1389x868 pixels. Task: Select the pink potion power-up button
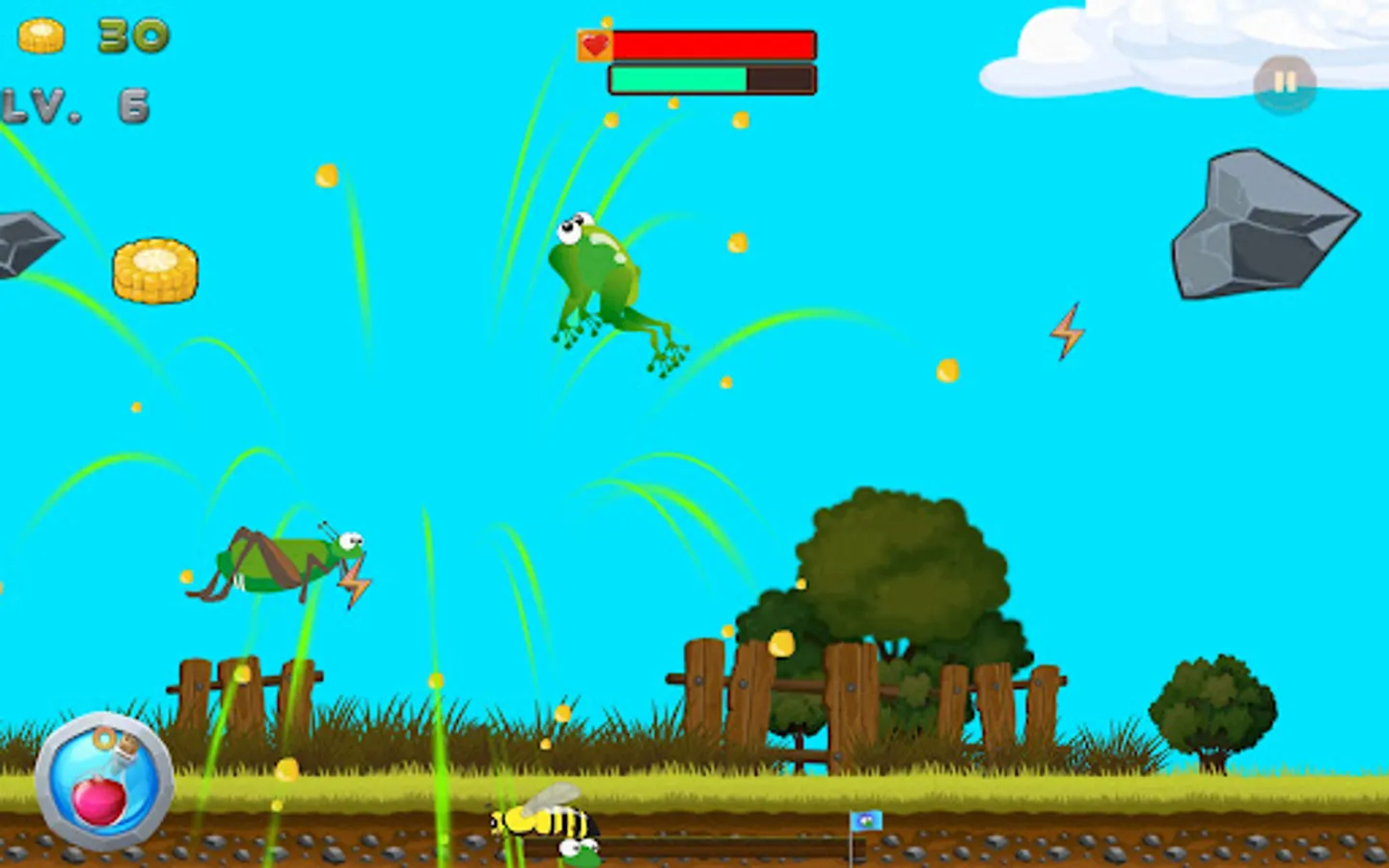(101, 781)
